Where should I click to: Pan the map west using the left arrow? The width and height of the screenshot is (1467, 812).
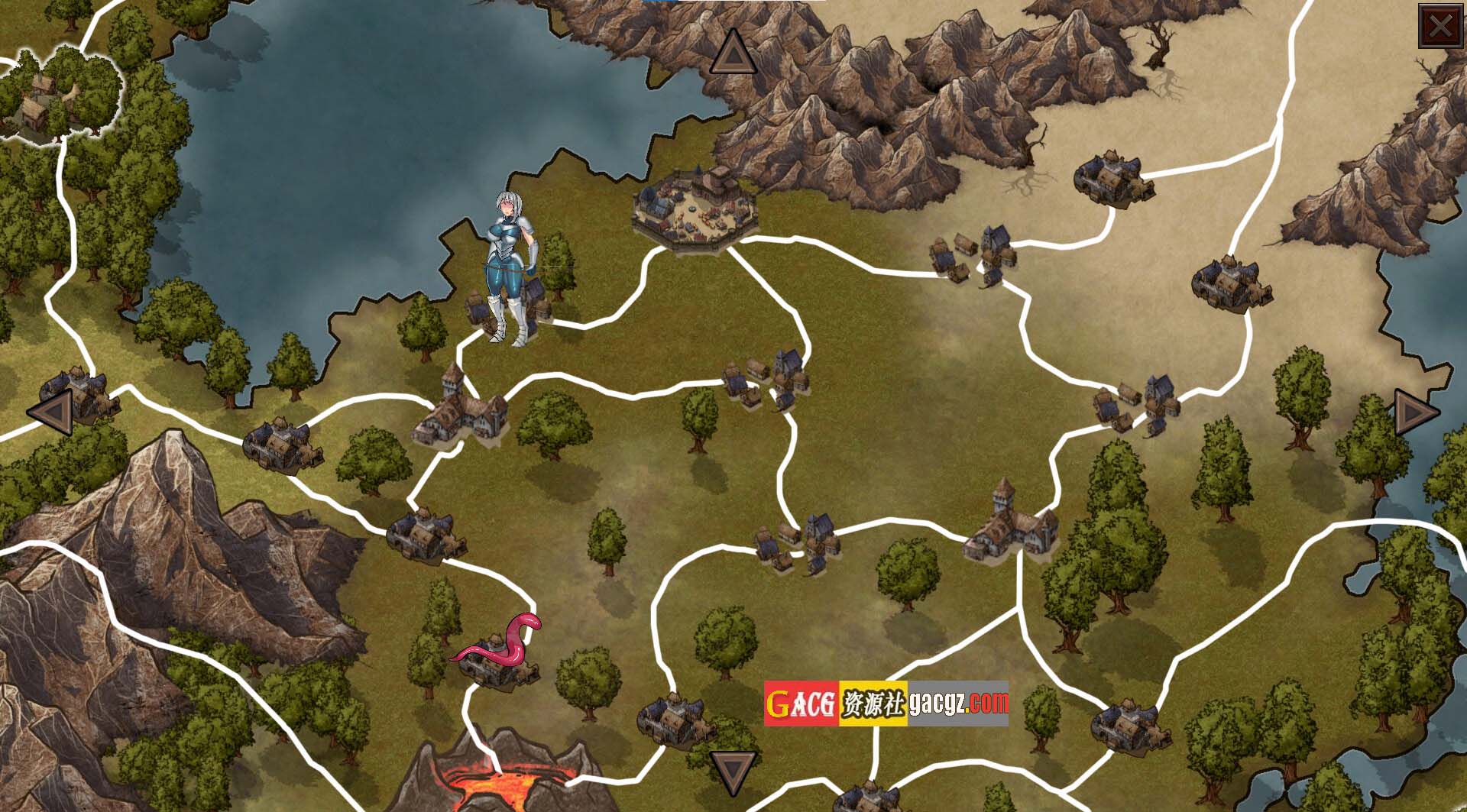[x=52, y=412]
